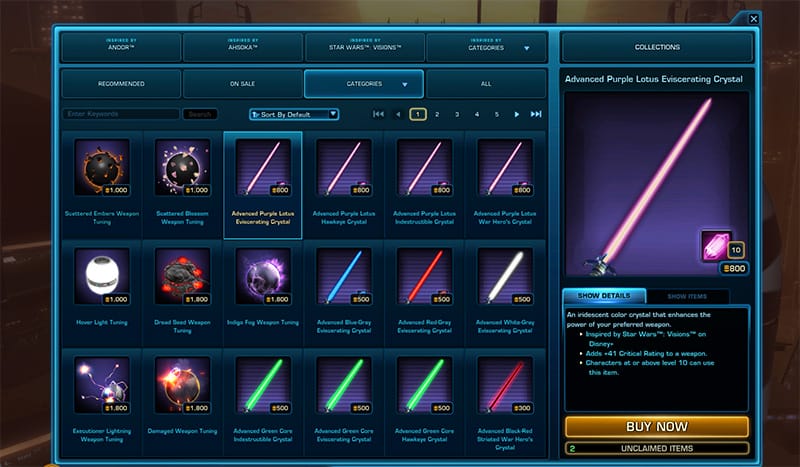800x467 pixels.
Task: Switch to the On Sale tab
Action: tap(243, 83)
